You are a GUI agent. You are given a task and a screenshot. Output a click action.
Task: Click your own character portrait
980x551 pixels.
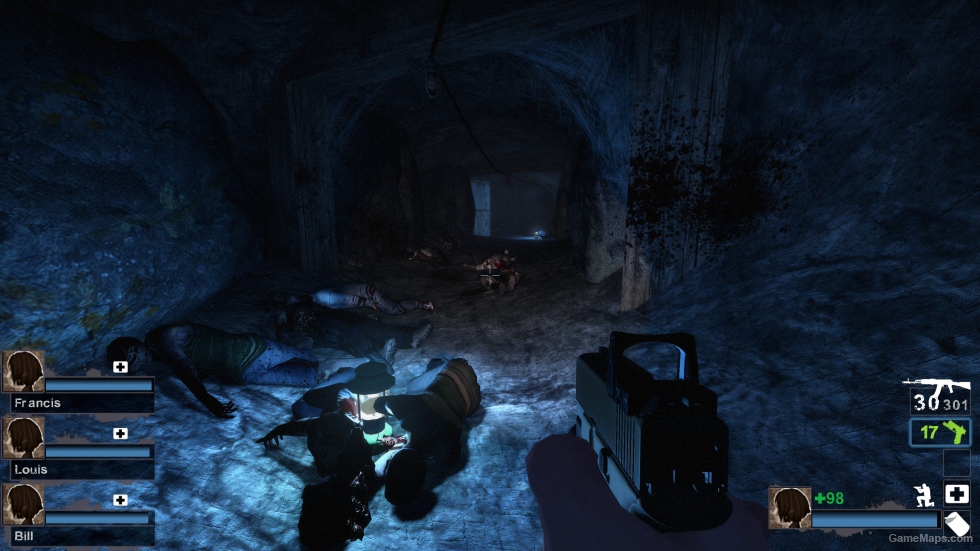(789, 507)
